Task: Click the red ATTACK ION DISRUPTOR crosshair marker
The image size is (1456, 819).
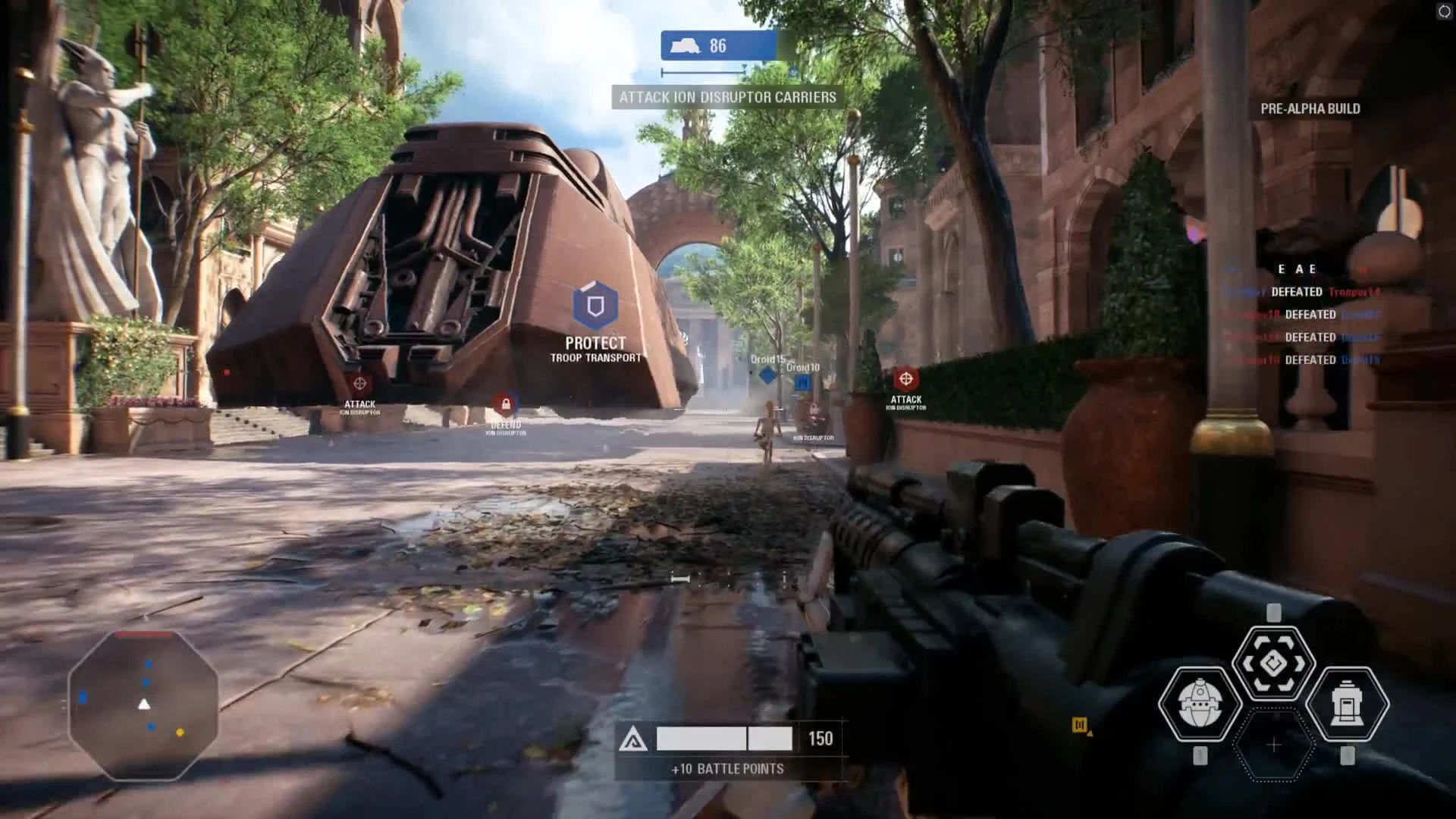Action: tap(359, 383)
